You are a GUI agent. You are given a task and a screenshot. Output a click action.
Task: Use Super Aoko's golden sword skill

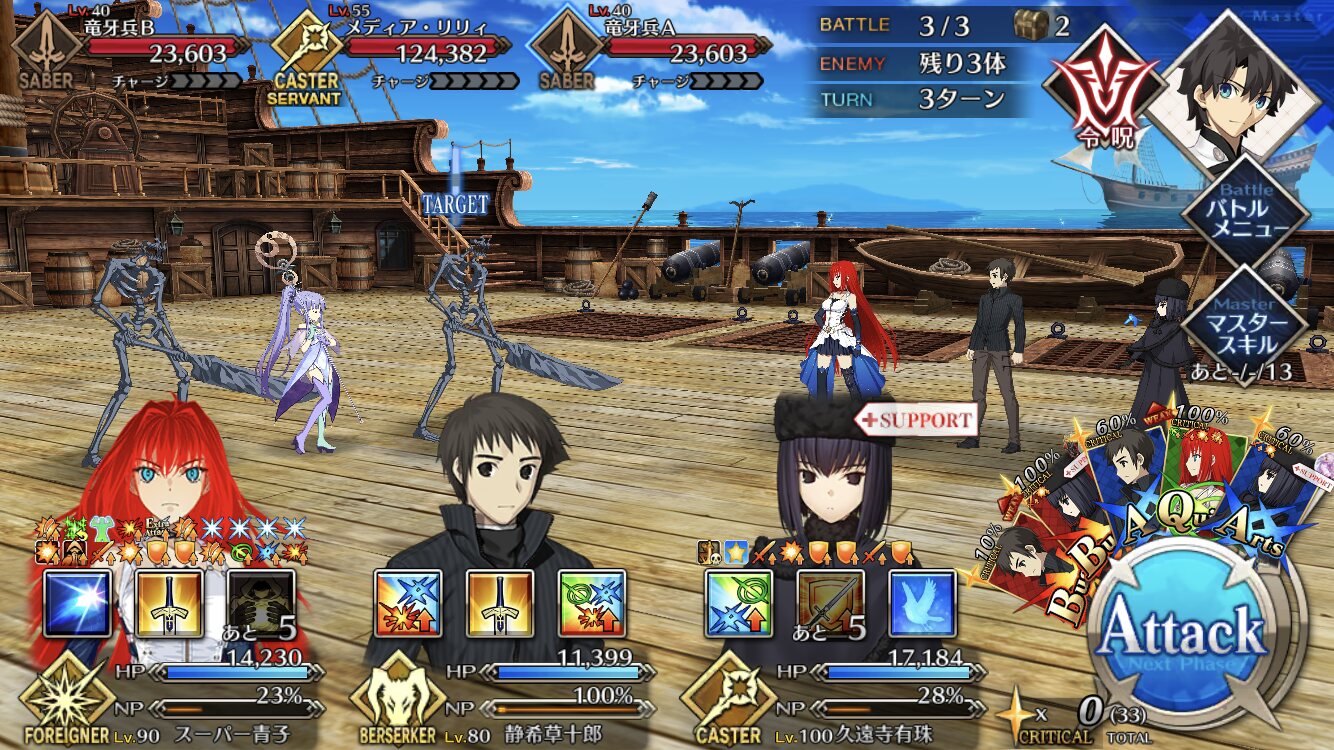coord(169,604)
